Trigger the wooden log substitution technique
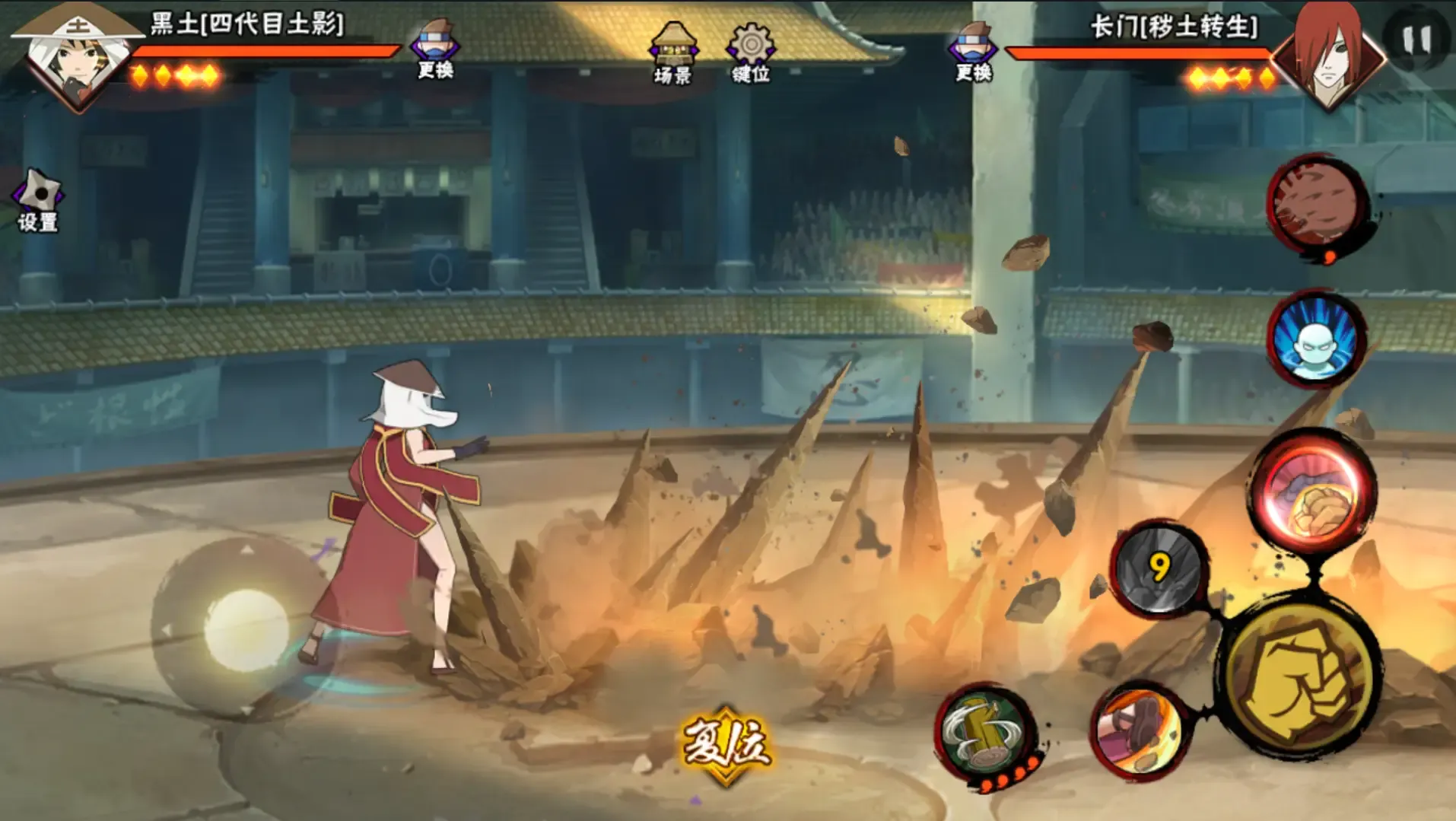This screenshot has height=821, width=1456. click(x=985, y=734)
